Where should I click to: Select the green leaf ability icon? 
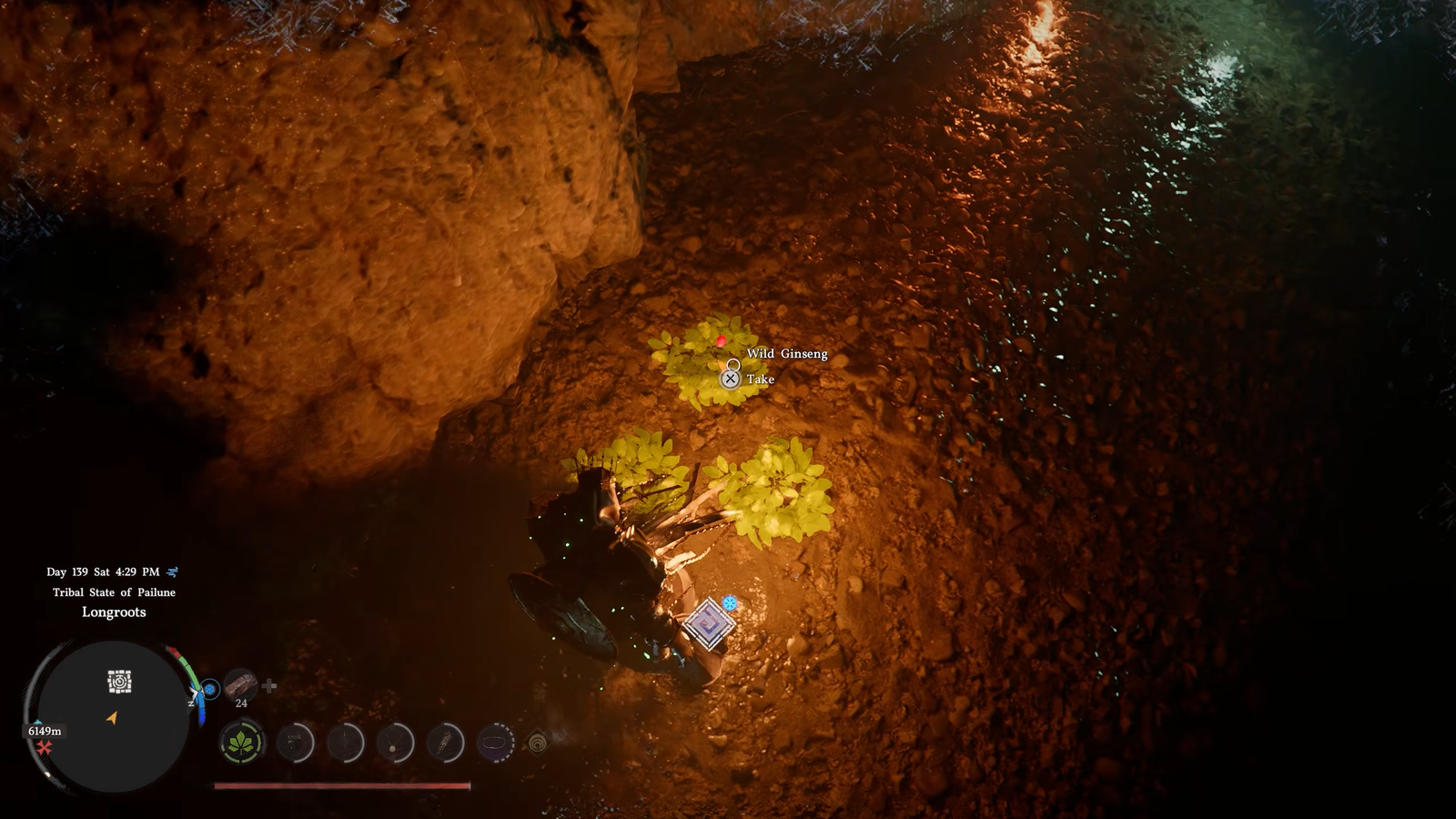[241, 743]
